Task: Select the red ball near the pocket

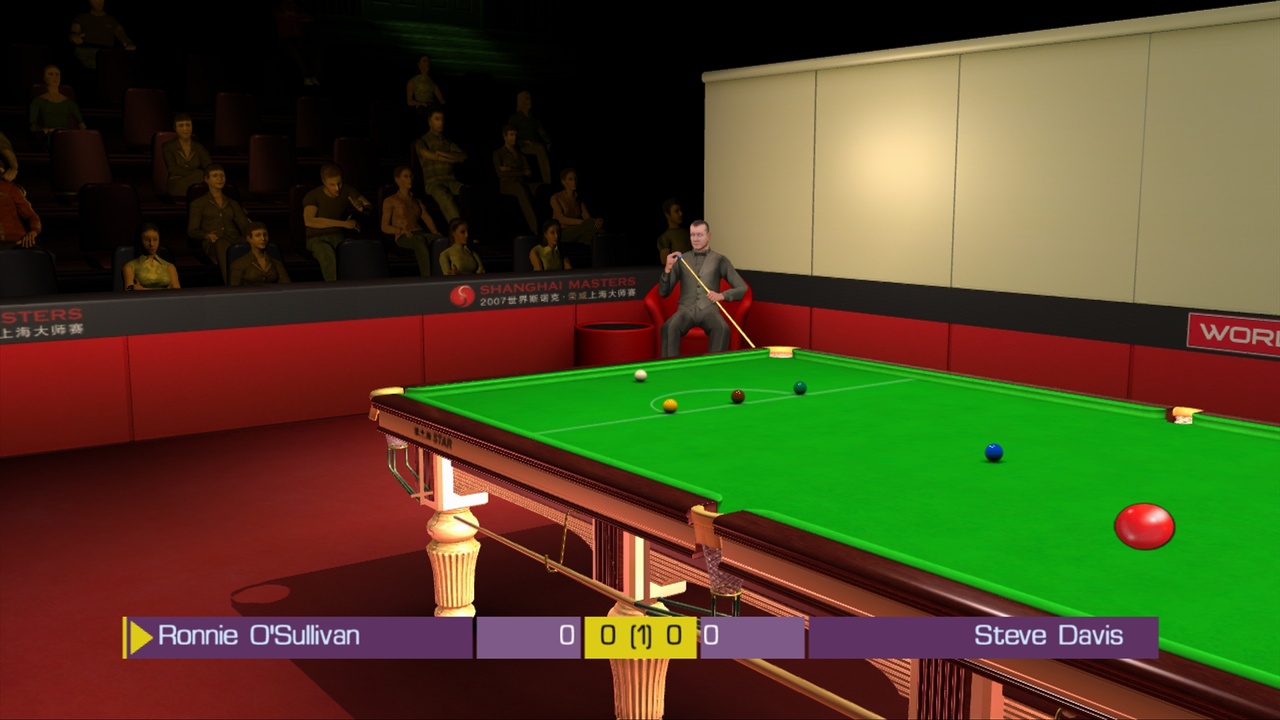Action: pyautogui.click(x=1144, y=523)
